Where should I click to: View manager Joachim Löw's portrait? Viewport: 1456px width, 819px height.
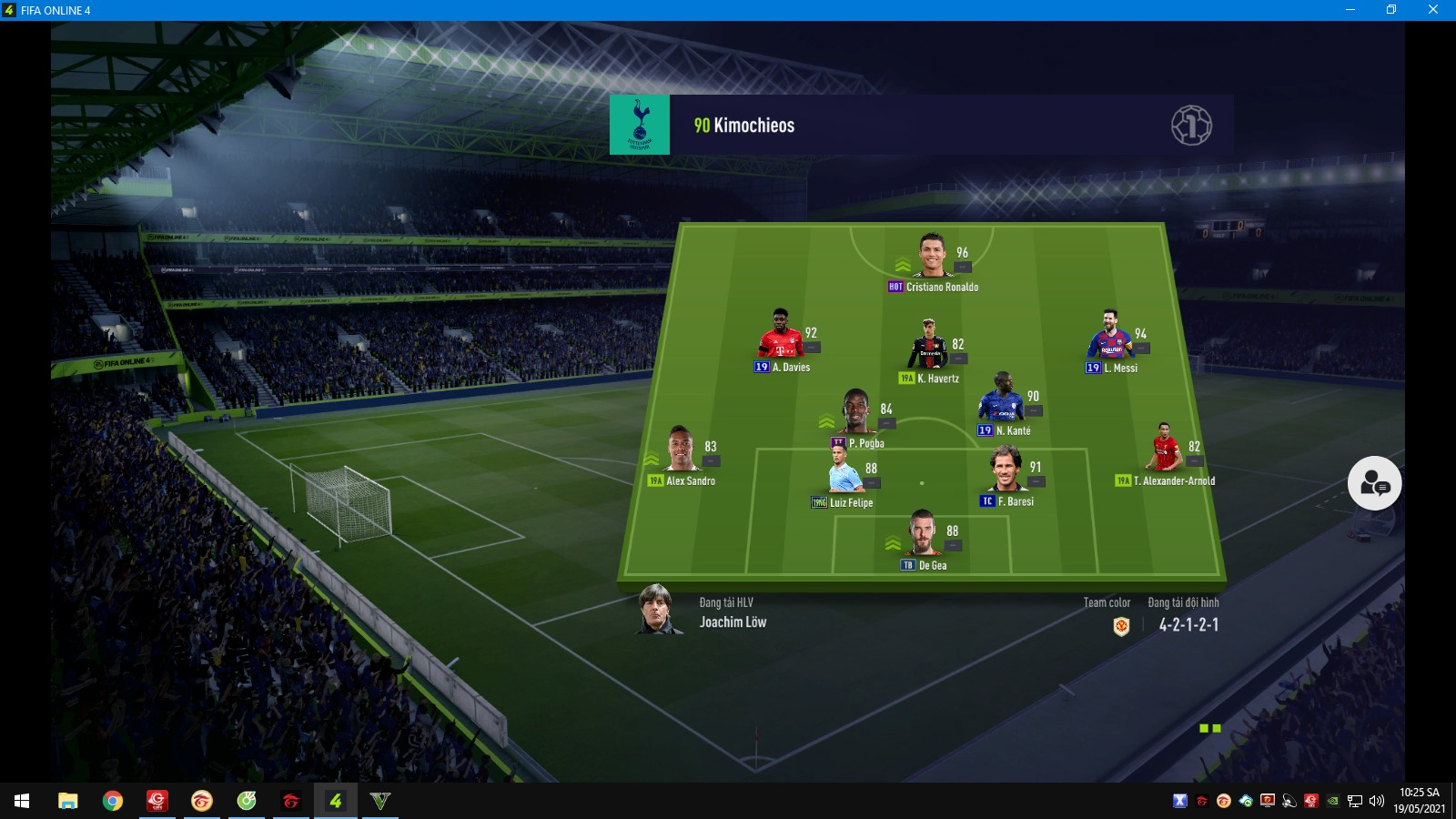coord(656,610)
